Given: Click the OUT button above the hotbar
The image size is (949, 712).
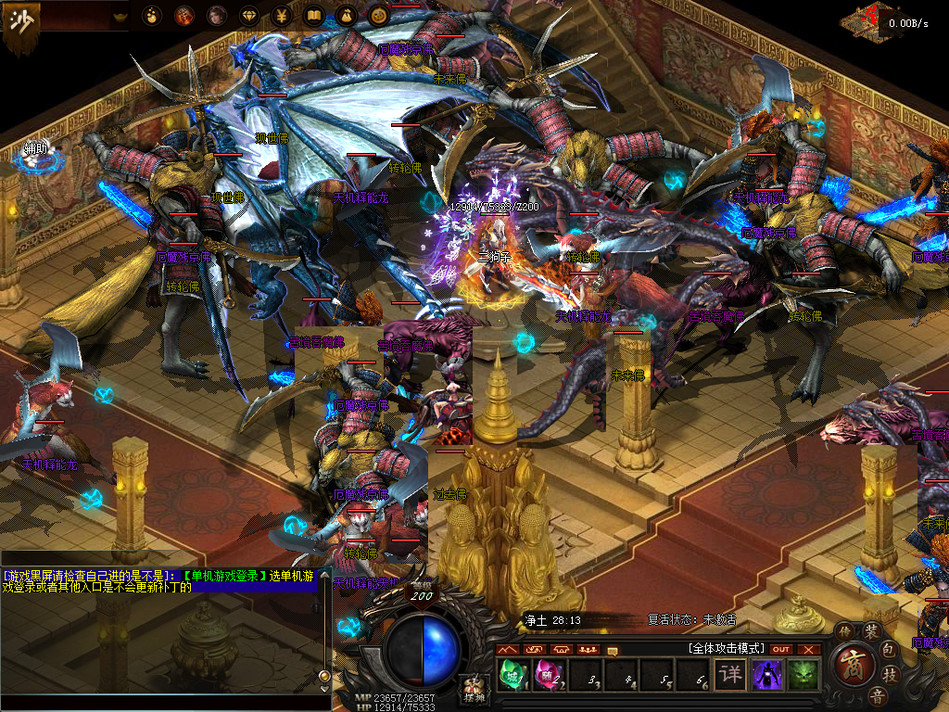Looking at the screenshot, I should (x=781, y=648).
